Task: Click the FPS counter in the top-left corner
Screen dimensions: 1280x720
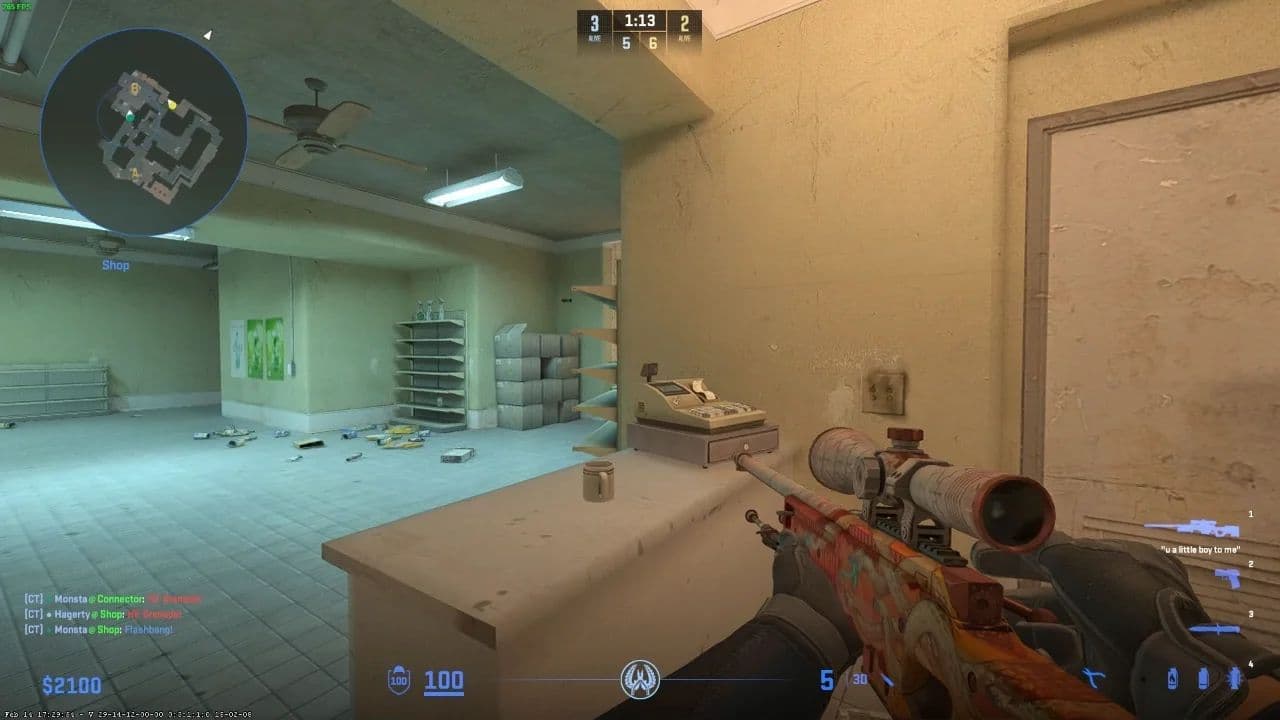Action: (17, 7)
